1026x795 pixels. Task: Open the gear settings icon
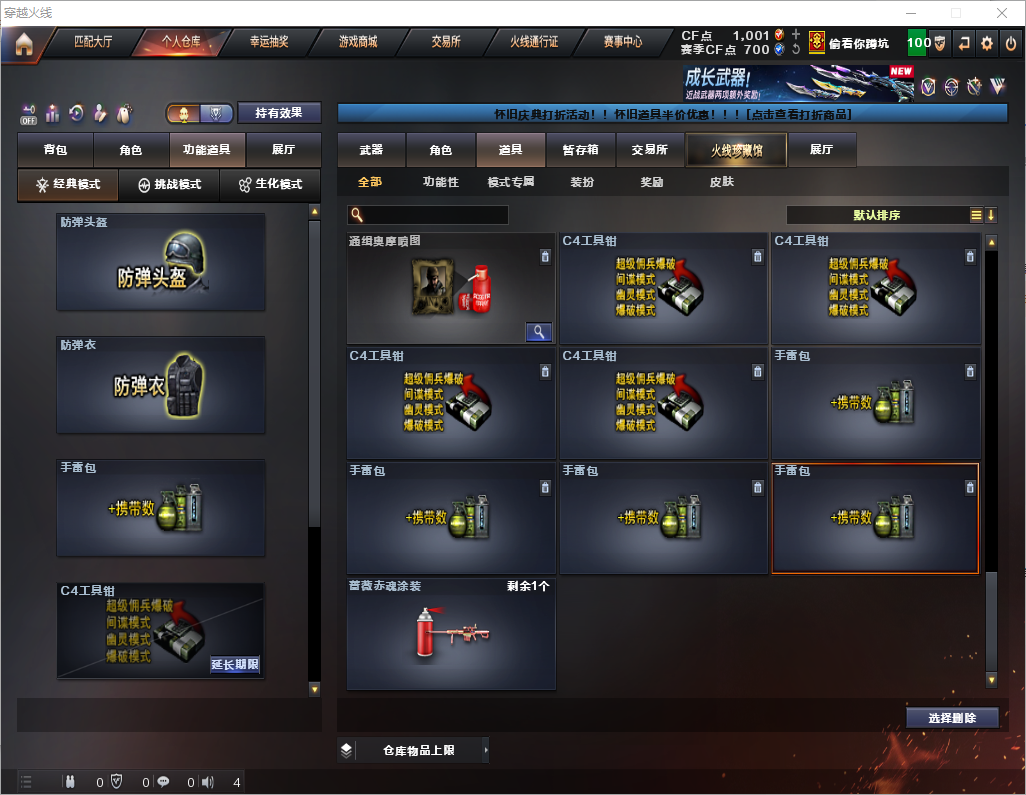(x=987, y=43)
